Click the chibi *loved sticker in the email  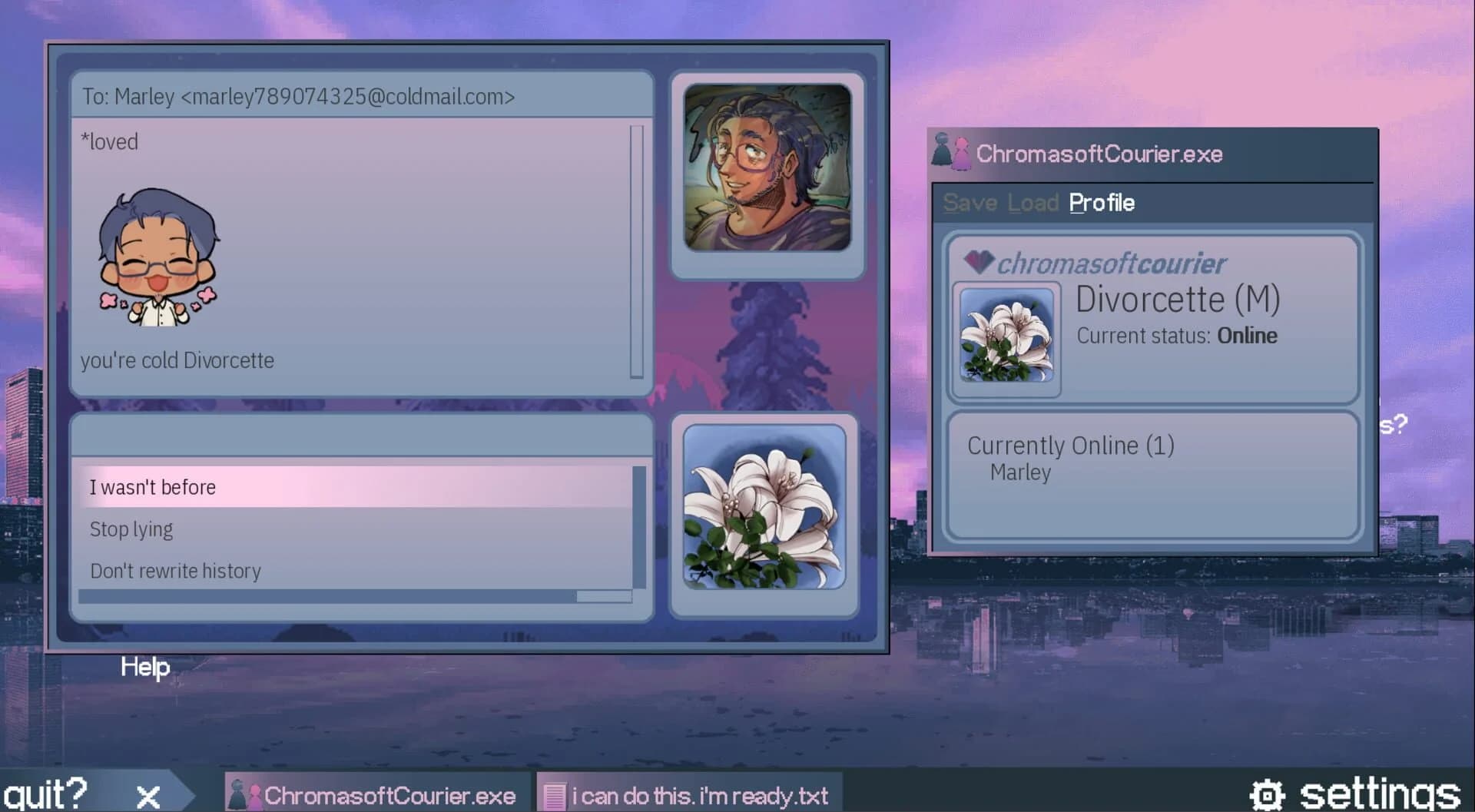click(159, 256)
